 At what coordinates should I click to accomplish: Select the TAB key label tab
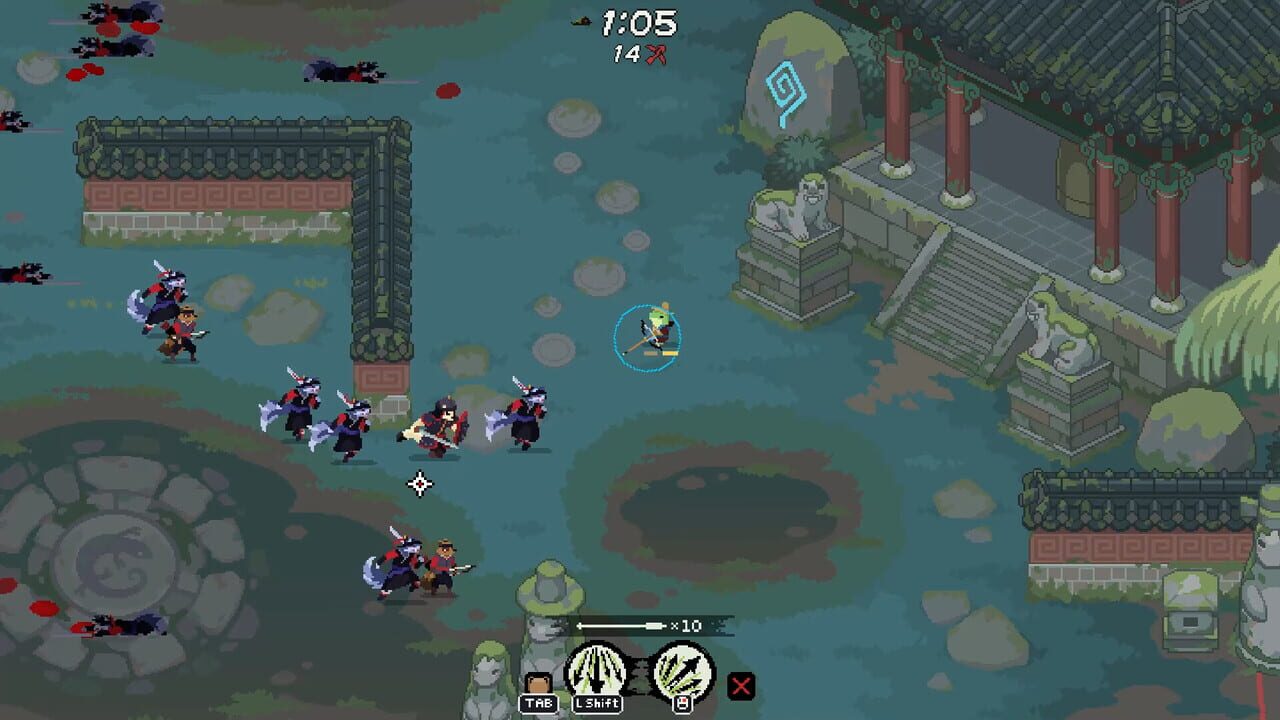540,703
